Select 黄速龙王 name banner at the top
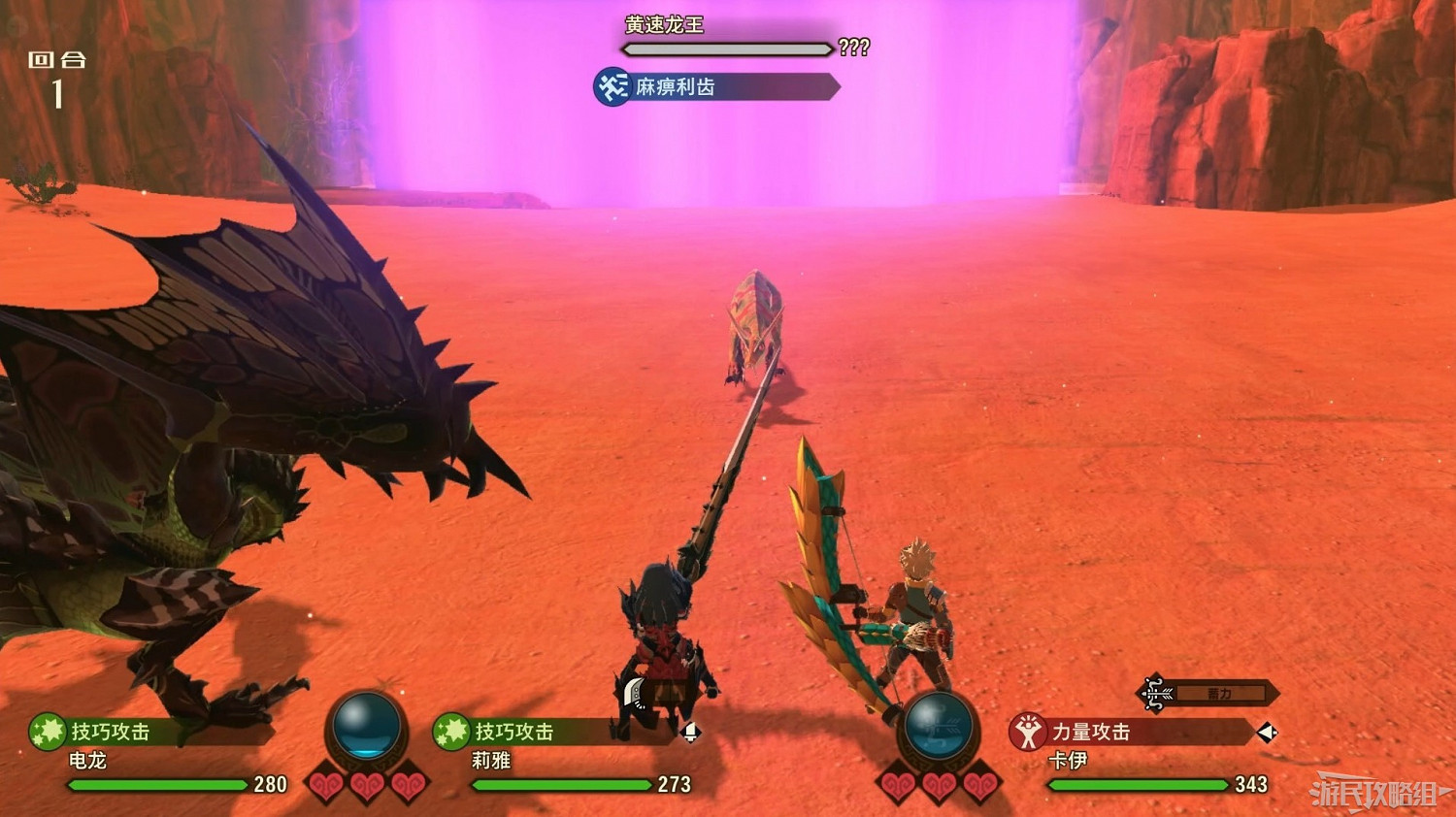 665,26
